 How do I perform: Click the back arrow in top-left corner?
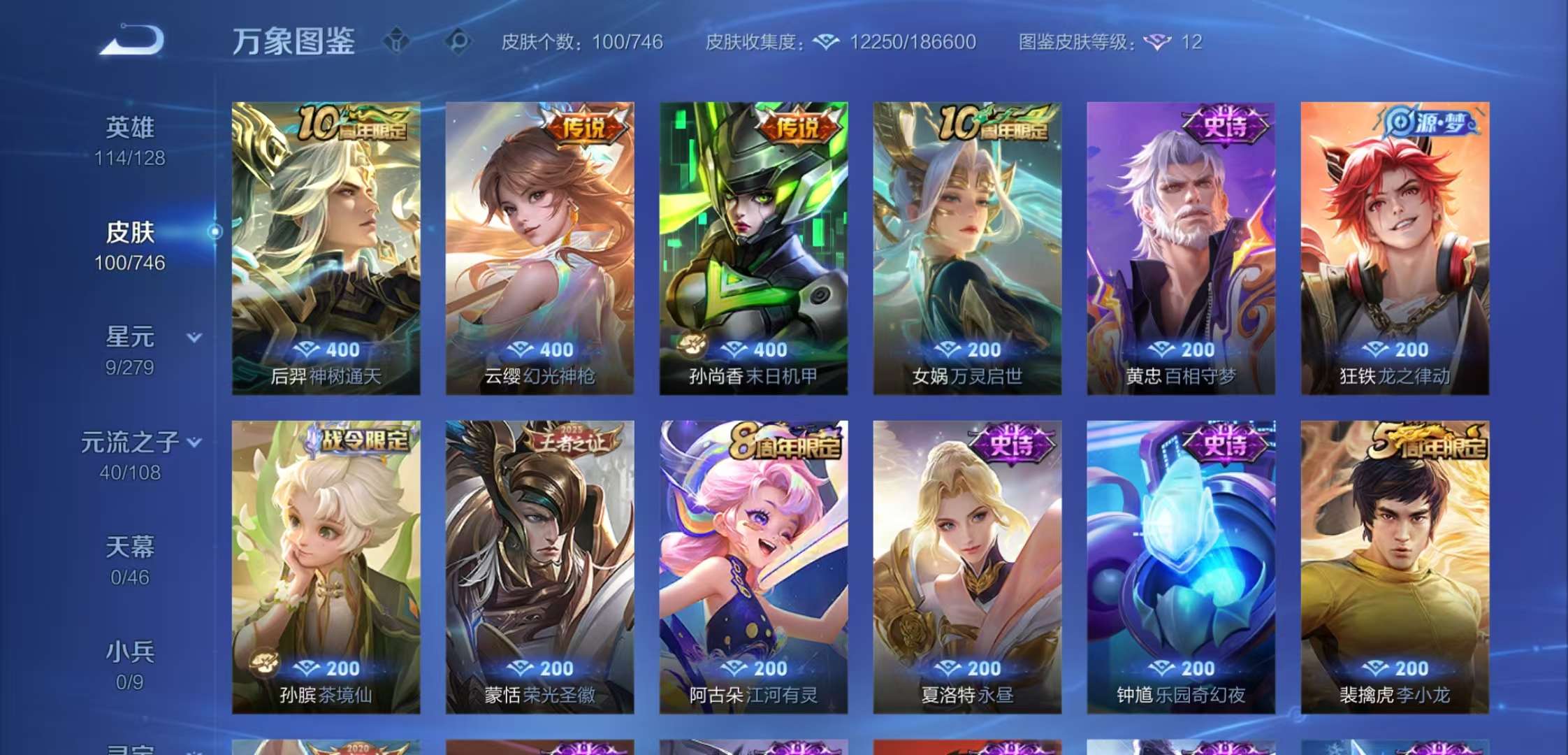click(129, 38)
